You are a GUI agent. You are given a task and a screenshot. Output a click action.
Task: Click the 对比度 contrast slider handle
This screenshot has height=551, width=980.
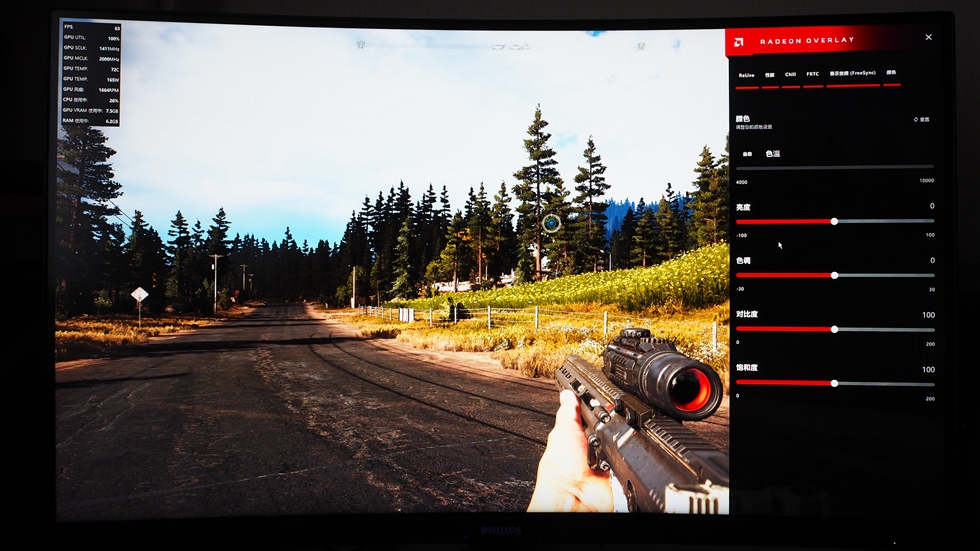[834, 329]
